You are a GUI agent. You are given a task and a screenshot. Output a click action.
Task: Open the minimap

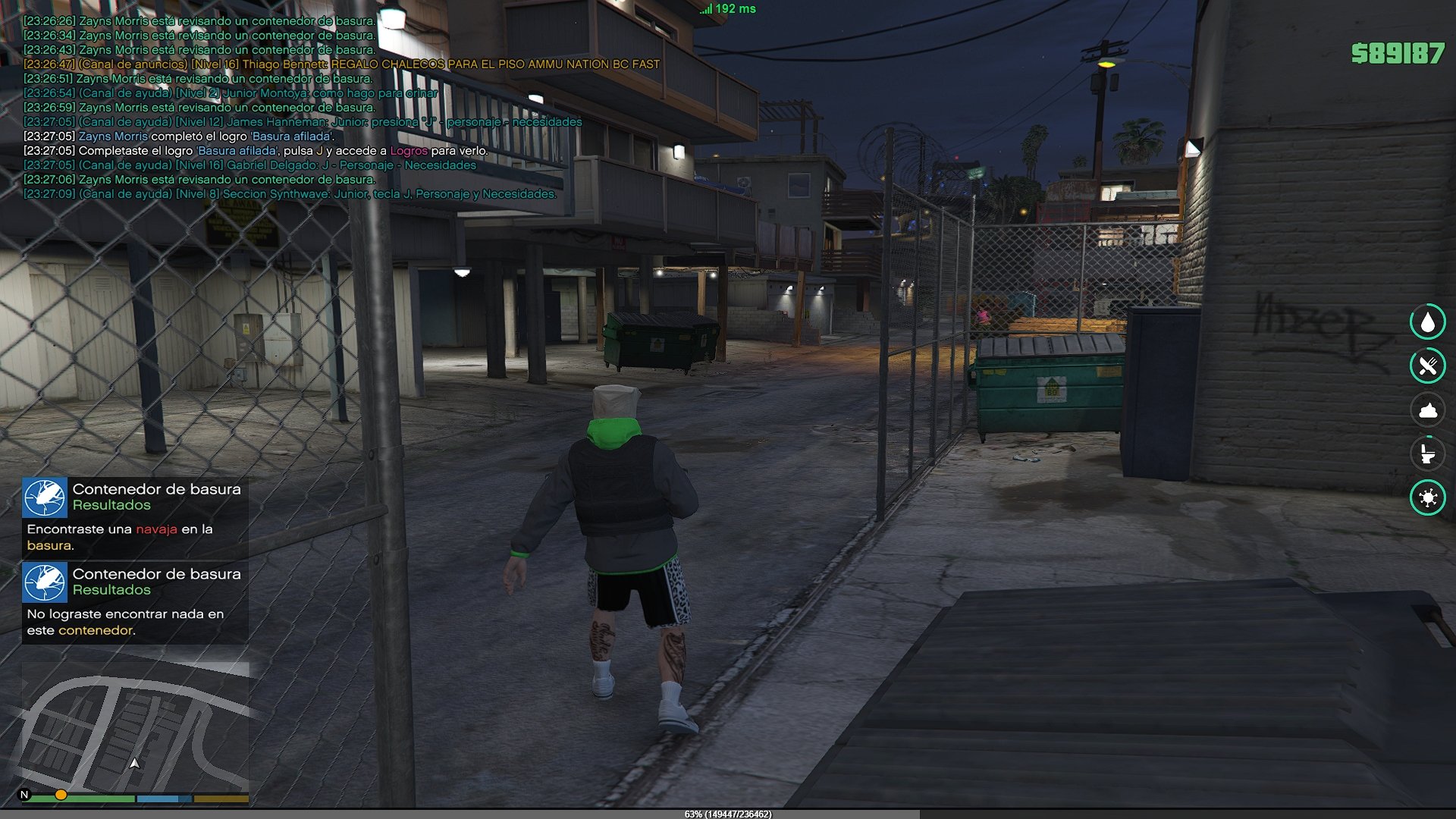point(135,726)
